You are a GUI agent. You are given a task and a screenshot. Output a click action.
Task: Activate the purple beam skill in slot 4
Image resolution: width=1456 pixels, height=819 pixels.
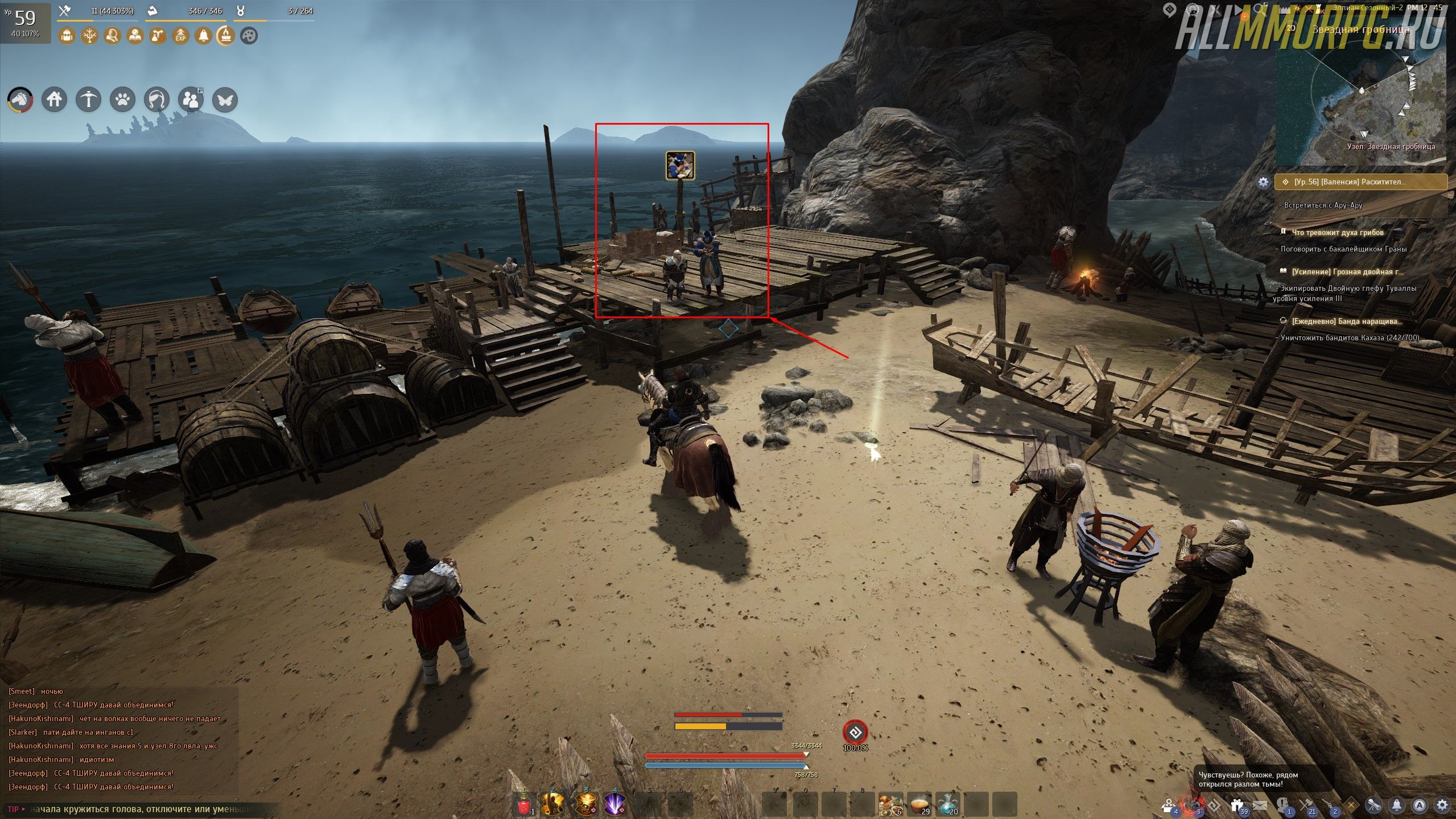click(x=614, y=804)
